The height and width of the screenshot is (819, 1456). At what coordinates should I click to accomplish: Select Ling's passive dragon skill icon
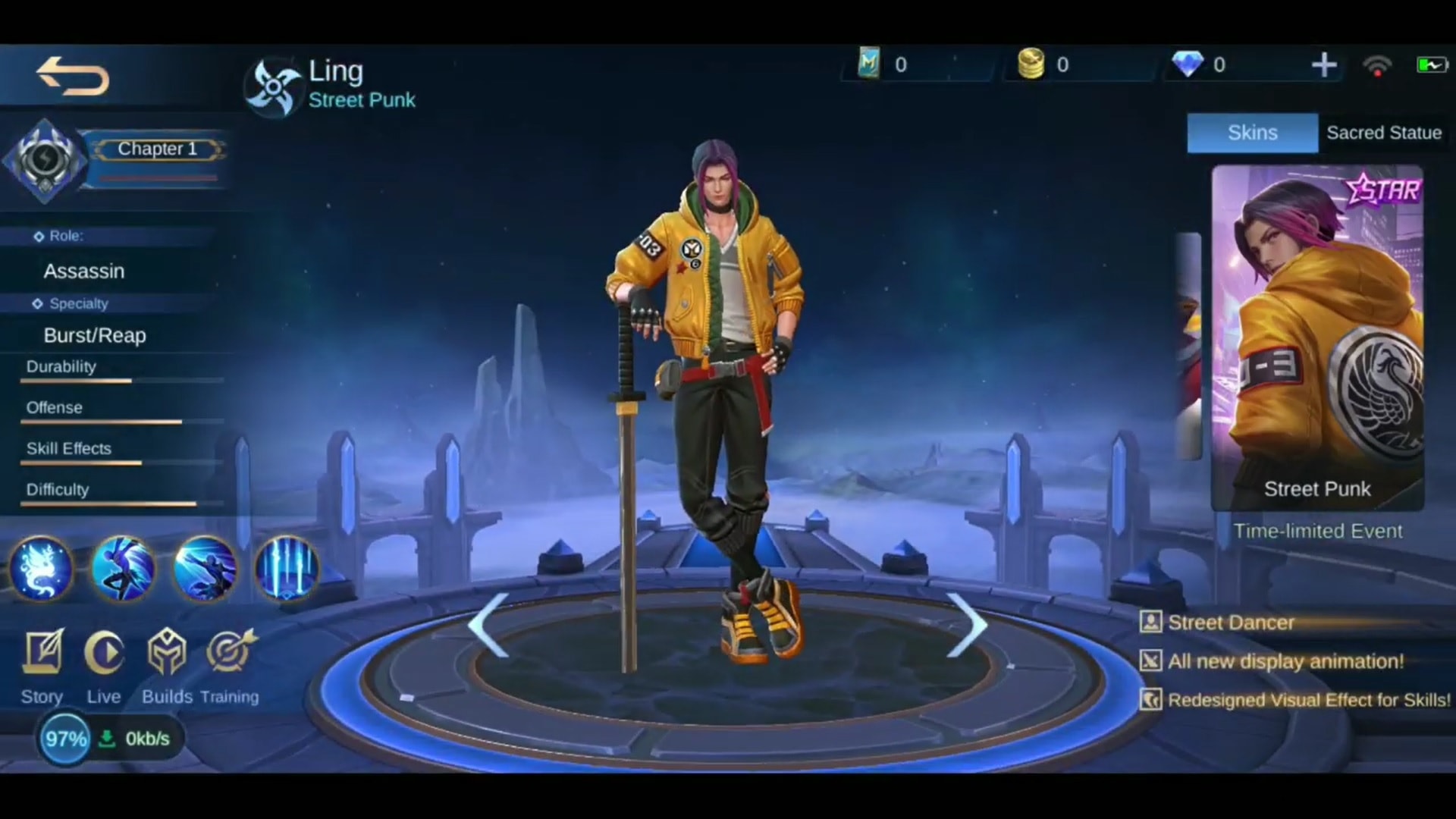pyautogui.click(x=42, y=570)
